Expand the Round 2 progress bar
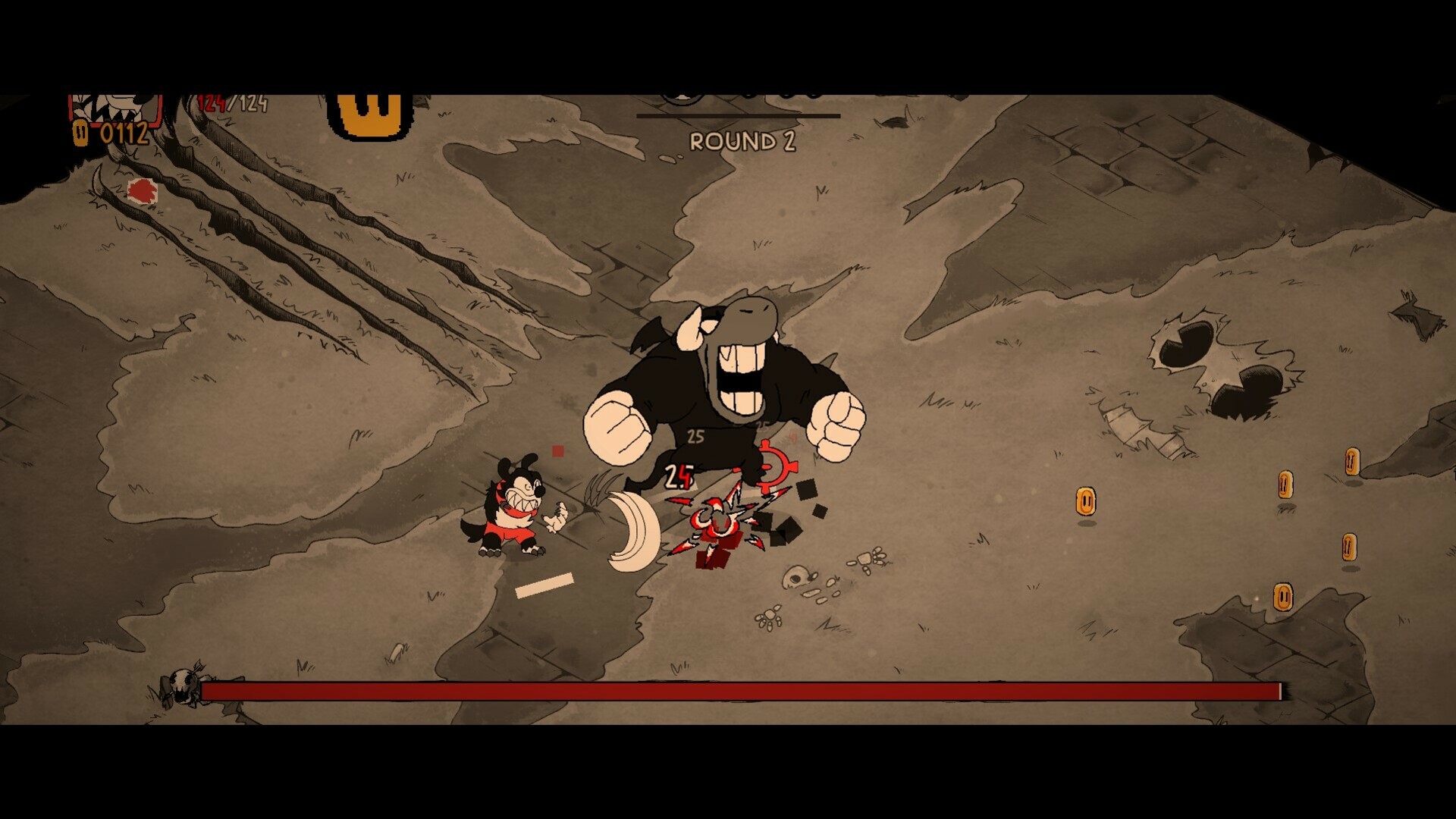This screenshot has height=819, width=1456. (x=739, y=115)
